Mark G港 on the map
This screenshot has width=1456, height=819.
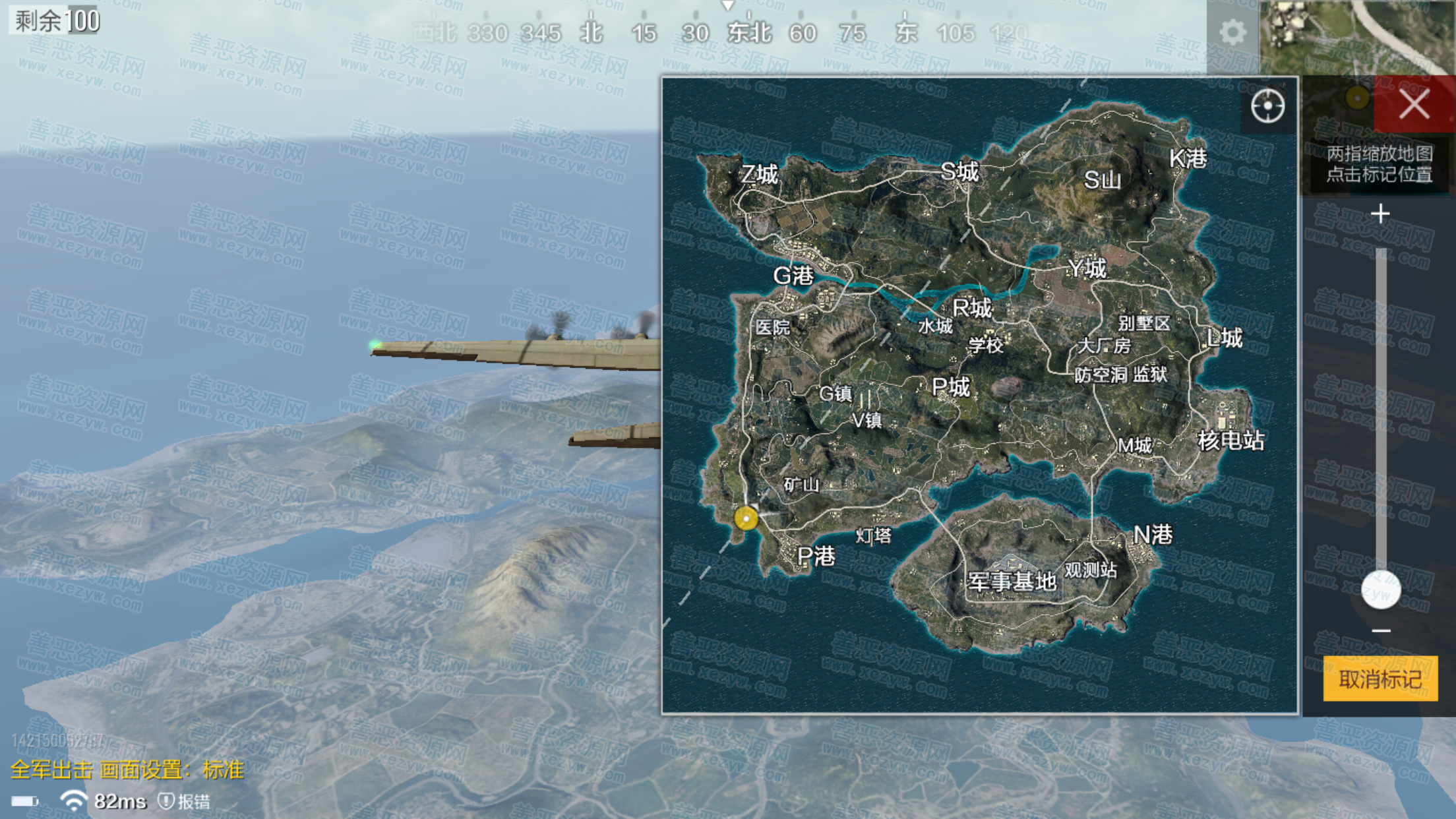pyautogui.click(x=793, y=276)
